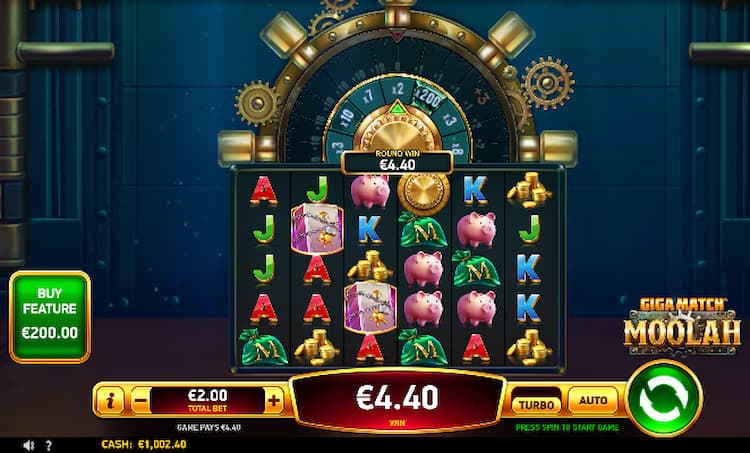
Task: Spin the reels with green button
Action: tap(664, 398)
